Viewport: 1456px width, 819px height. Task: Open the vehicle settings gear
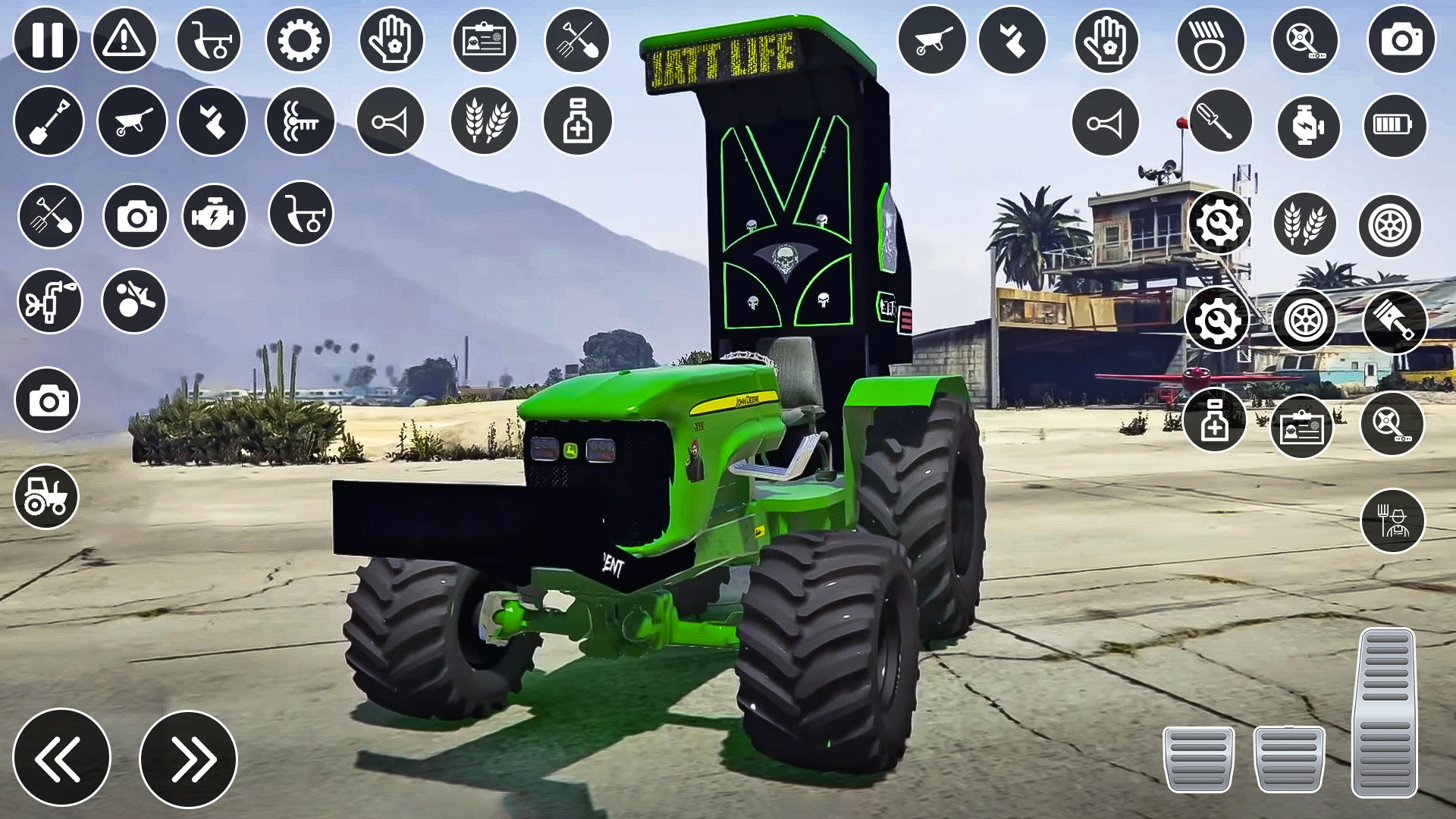point(299,42)
